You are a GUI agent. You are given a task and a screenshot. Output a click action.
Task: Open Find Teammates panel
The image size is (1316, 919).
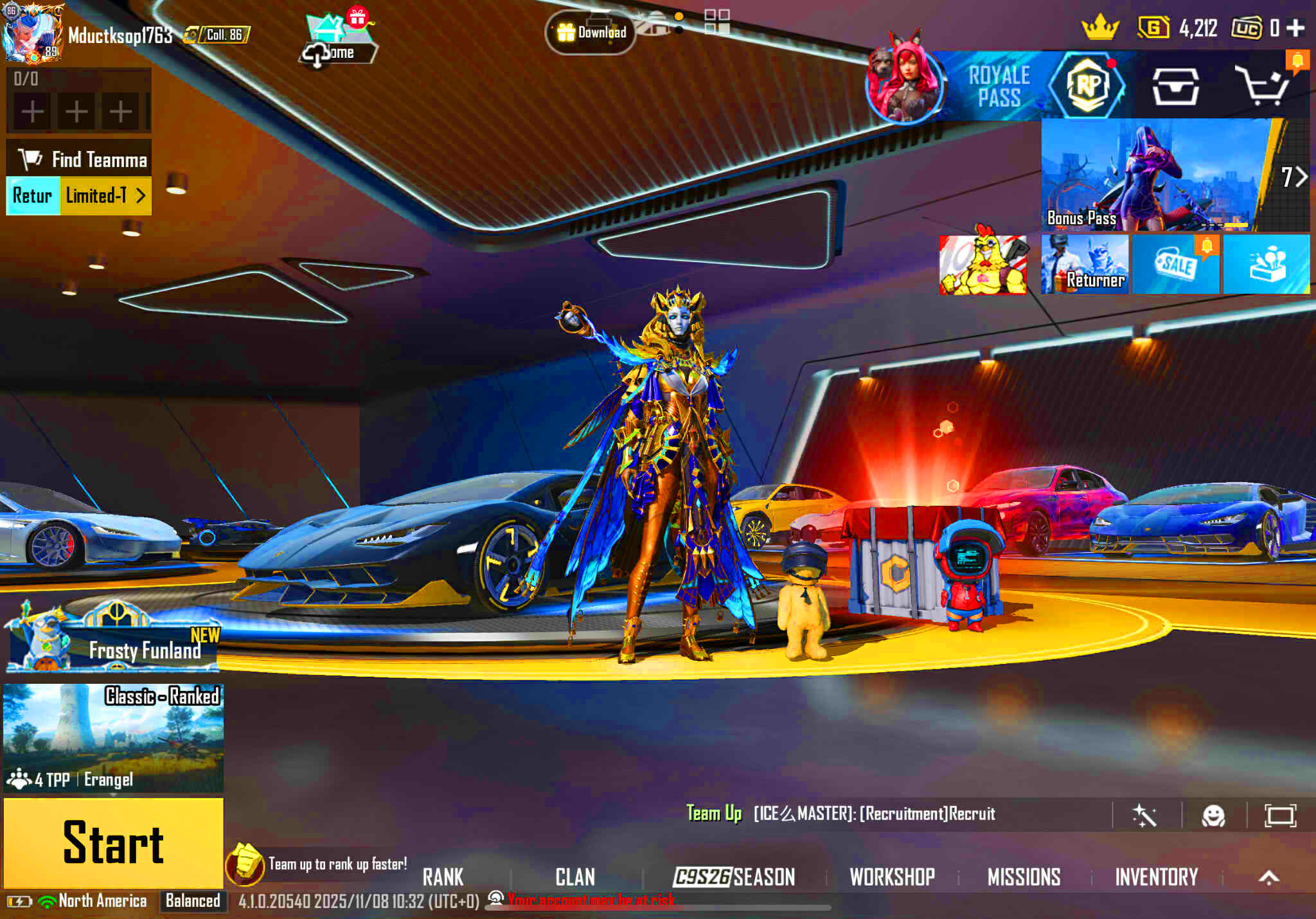[80, 159]
